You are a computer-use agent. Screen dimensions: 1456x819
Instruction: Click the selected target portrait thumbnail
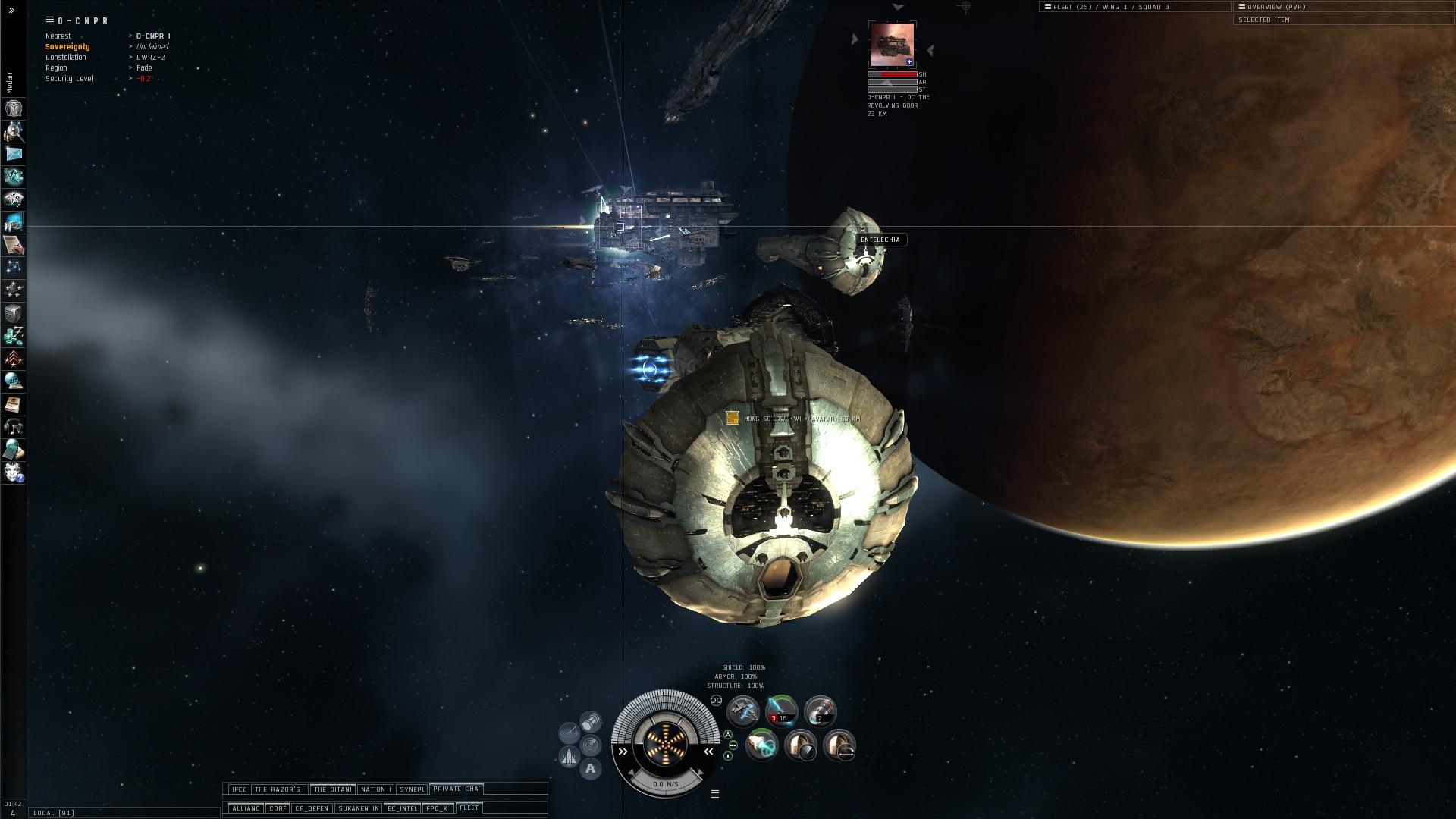coord(892,45)
